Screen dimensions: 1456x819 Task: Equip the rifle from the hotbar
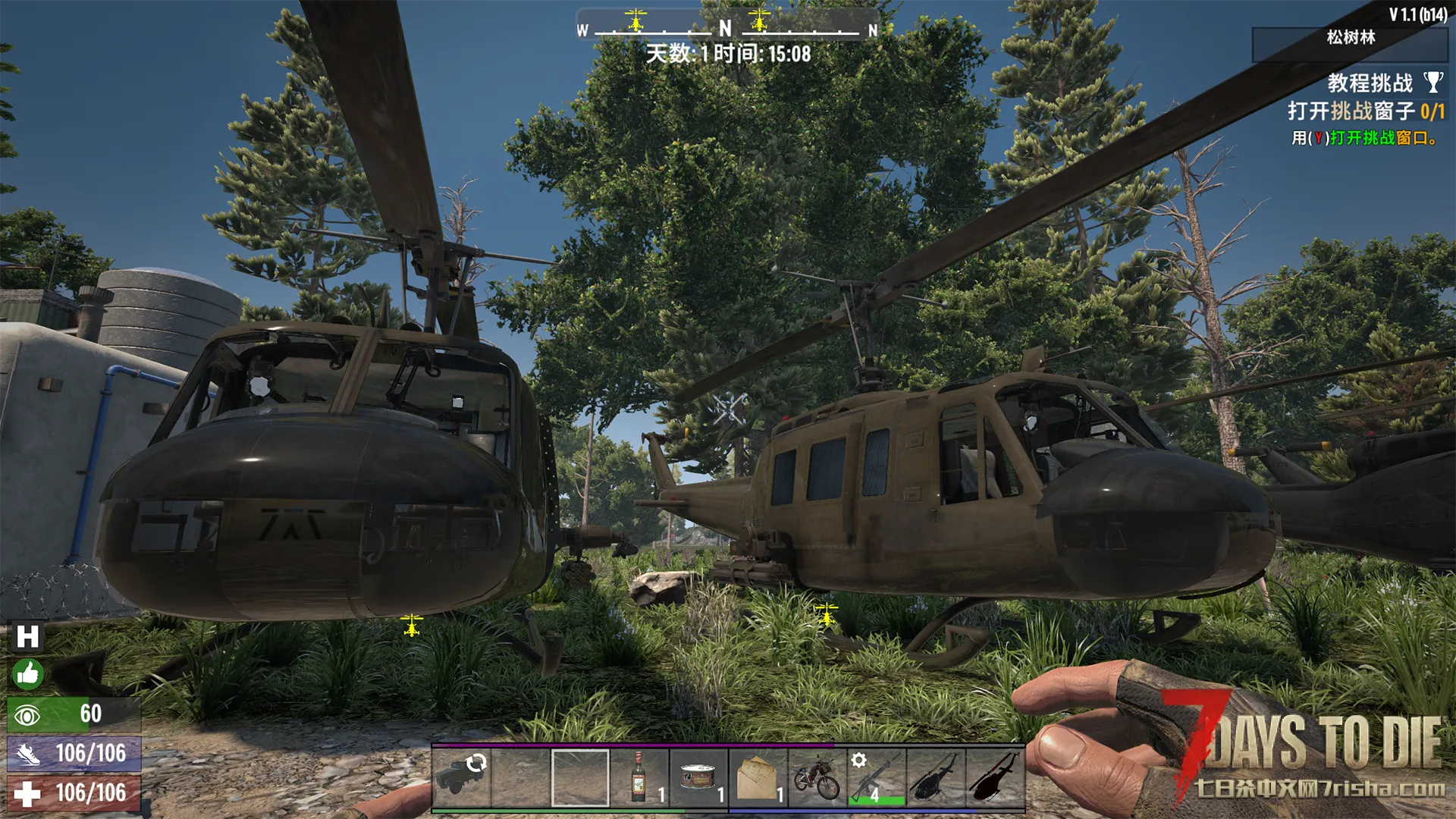pyautogui.click(x=876, y=777)
